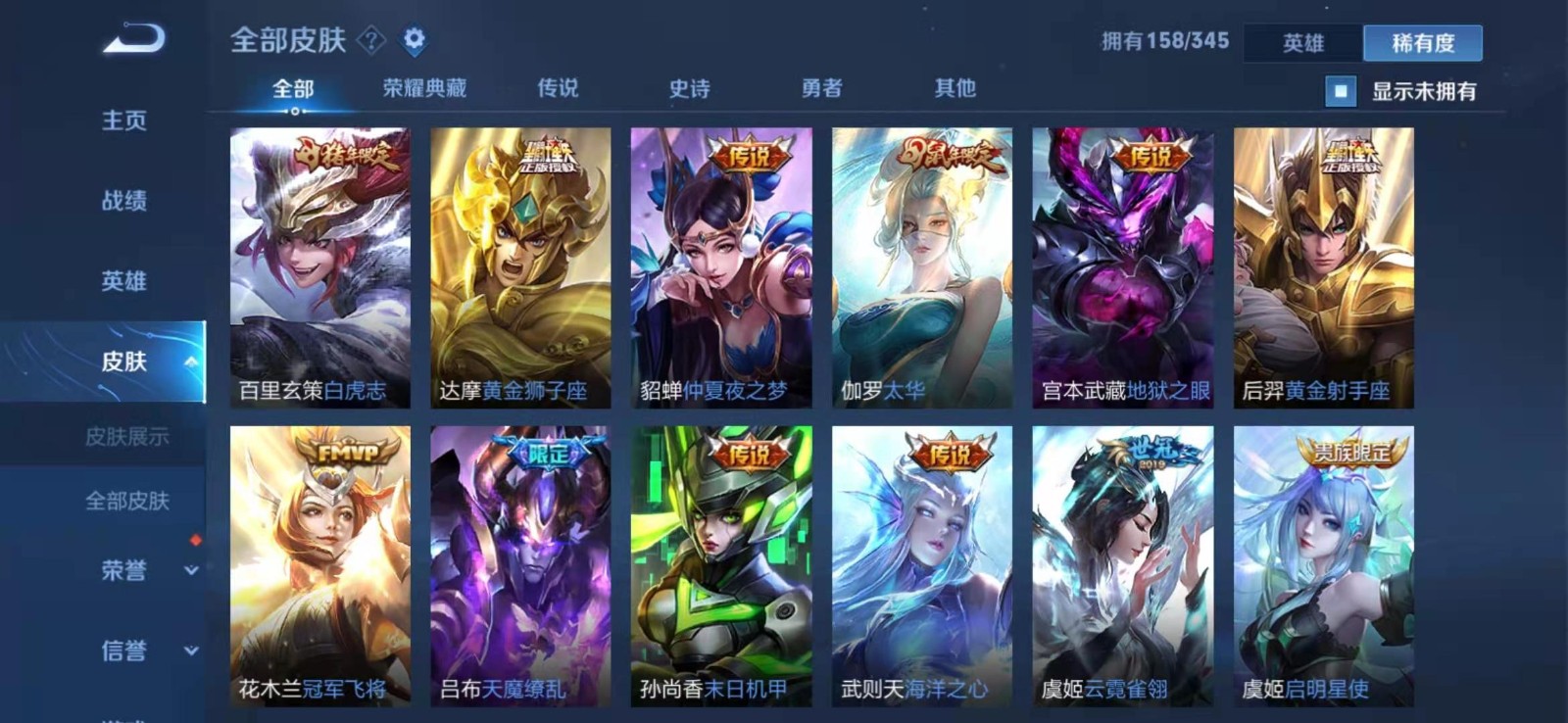Click the blue settings gear icon

pos(416,39)
